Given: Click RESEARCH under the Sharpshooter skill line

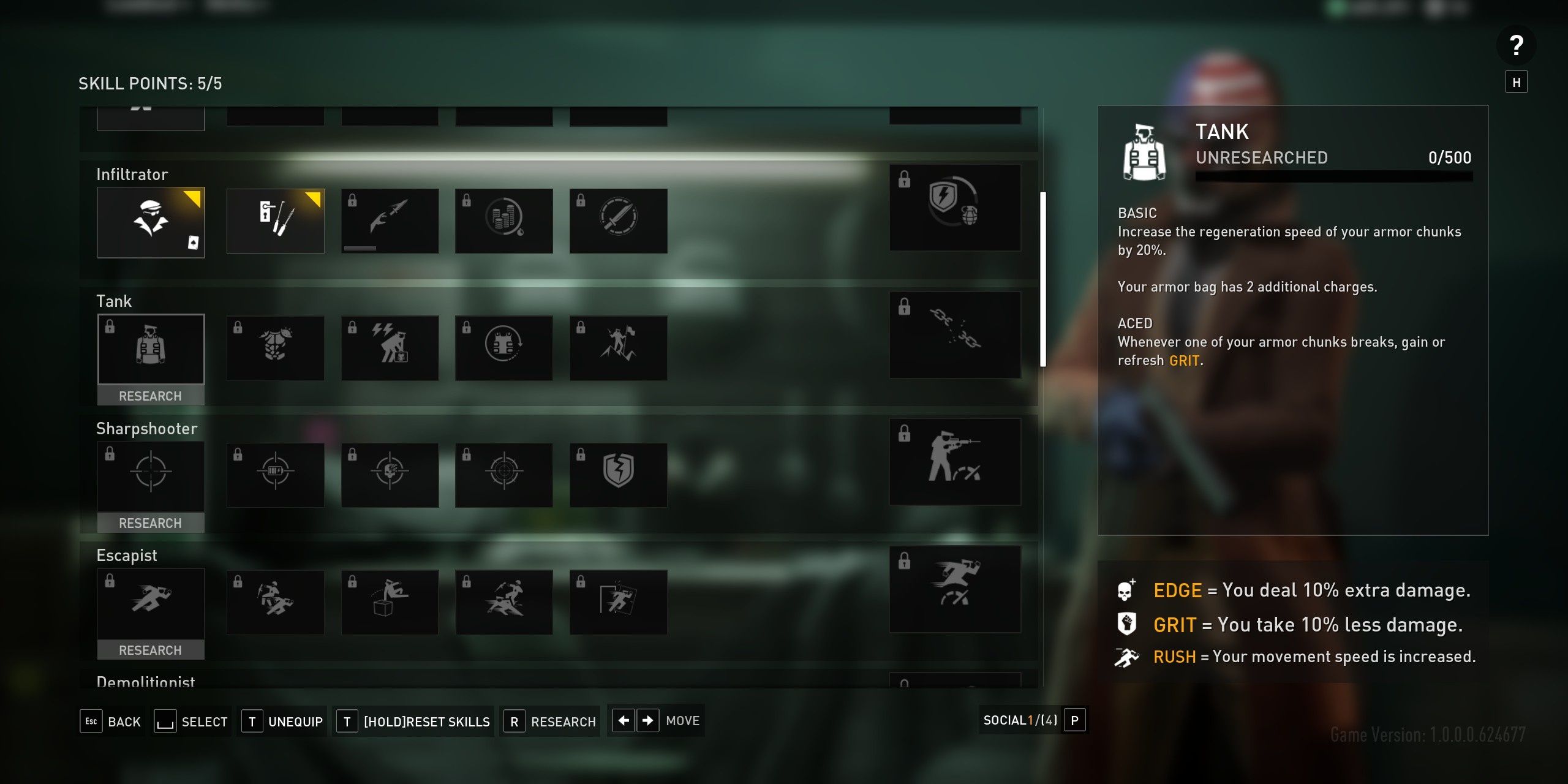Looking at the screenshot, I should (151, 523).
